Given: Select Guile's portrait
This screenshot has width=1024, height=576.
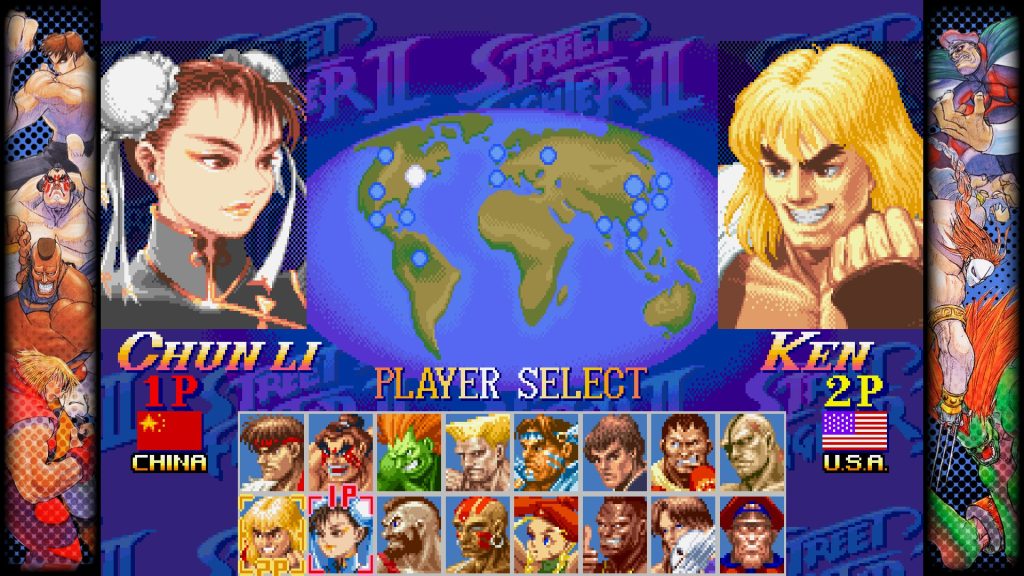Looking at the screenshot, I should tap(478, 452).
